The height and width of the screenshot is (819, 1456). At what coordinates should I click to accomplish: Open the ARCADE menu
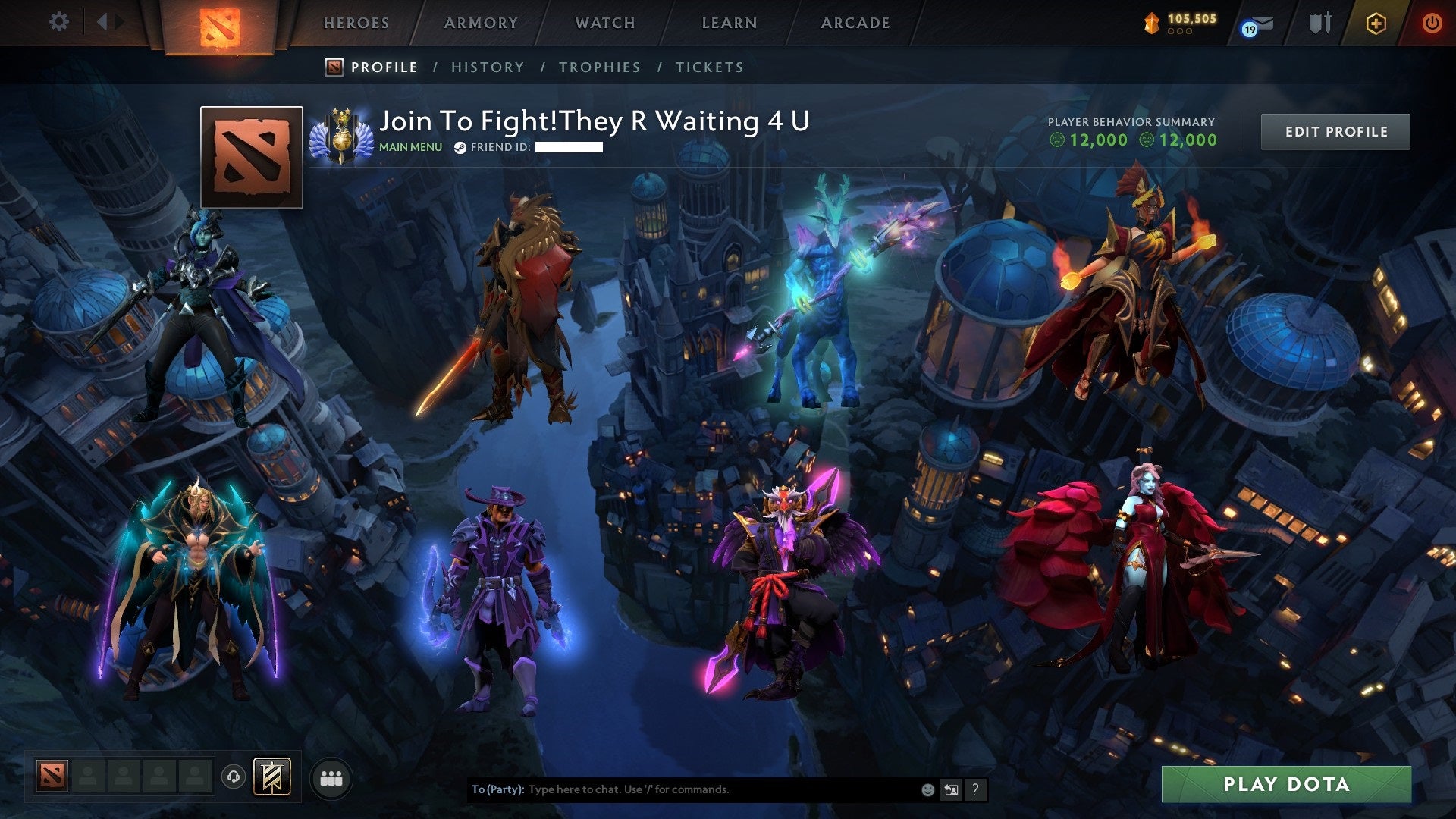[855, 23]
